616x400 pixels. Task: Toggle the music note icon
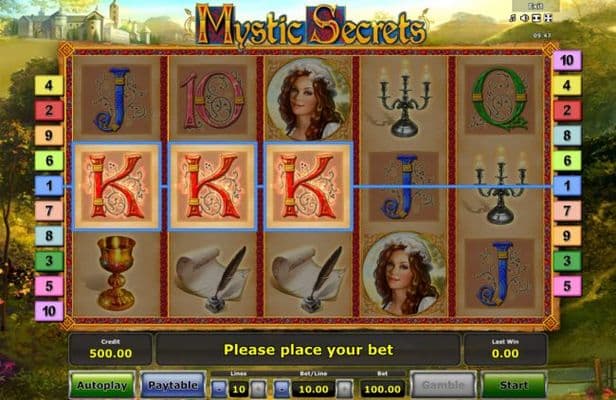(x=513, y=18)
